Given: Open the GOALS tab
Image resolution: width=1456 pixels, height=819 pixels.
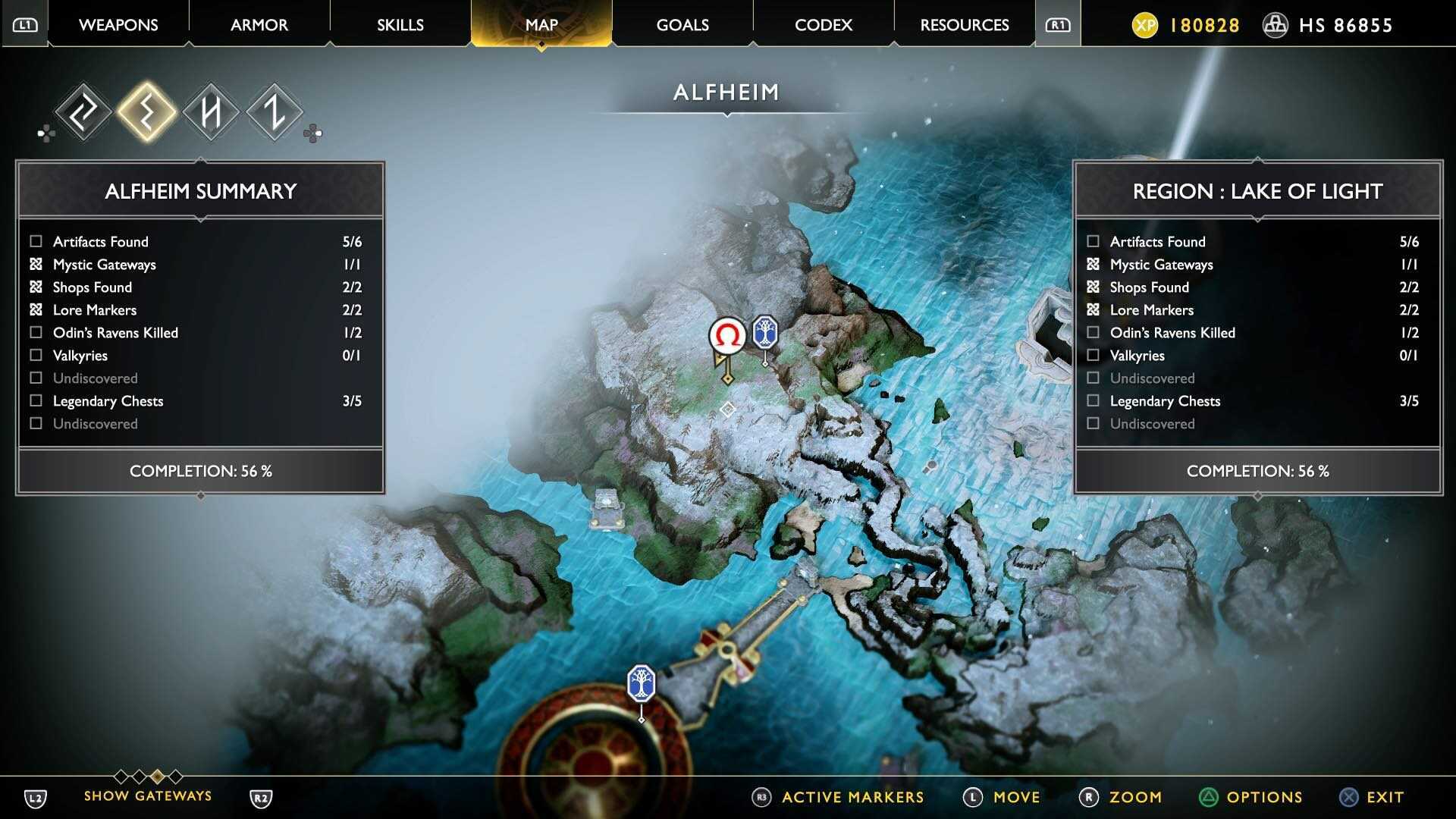Looking at the screenshot, I should 681,24.
